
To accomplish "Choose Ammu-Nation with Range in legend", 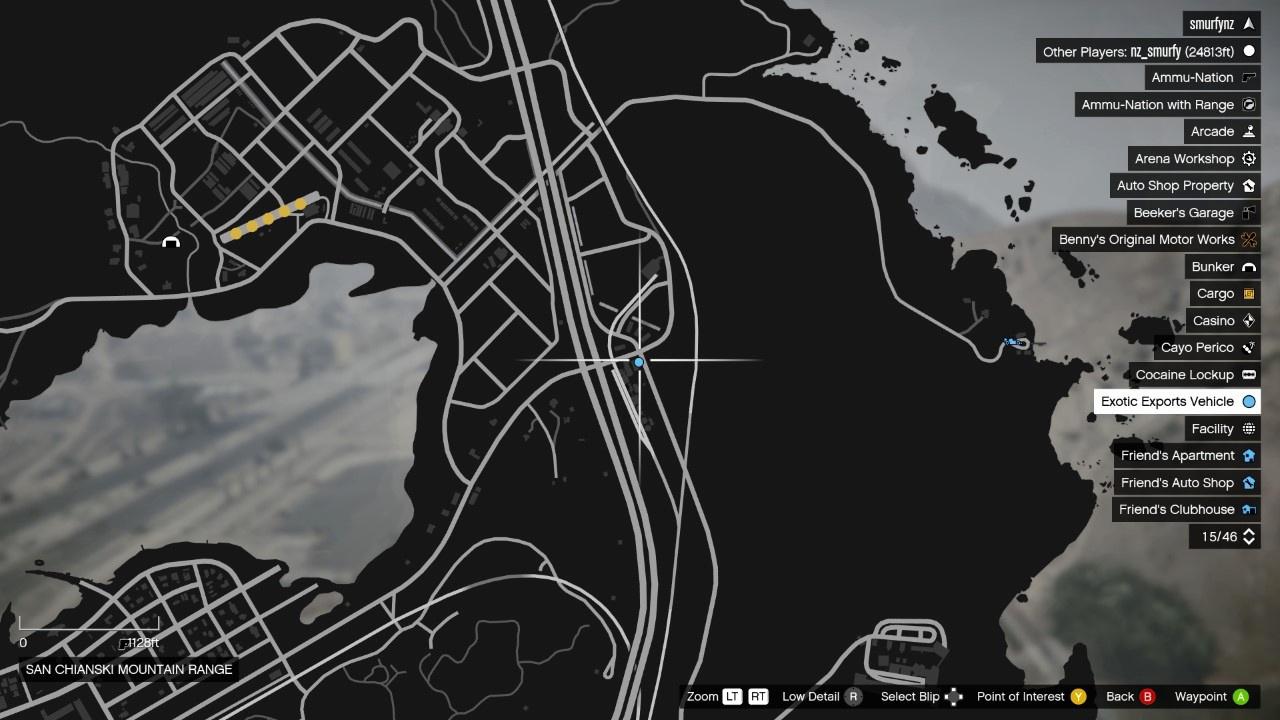I will [1167, 105].
